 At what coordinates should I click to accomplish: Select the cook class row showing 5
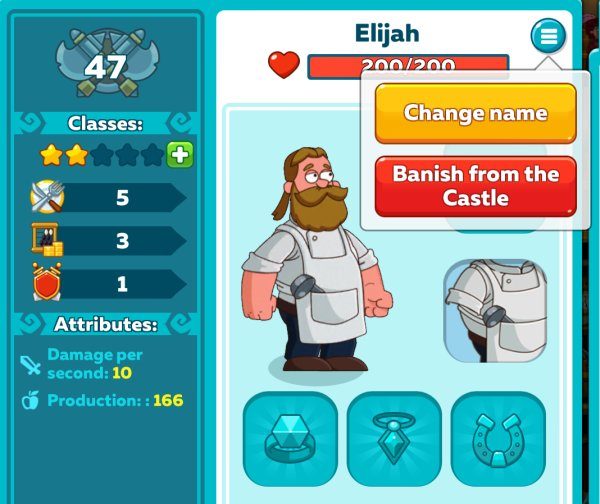(107, 198)
